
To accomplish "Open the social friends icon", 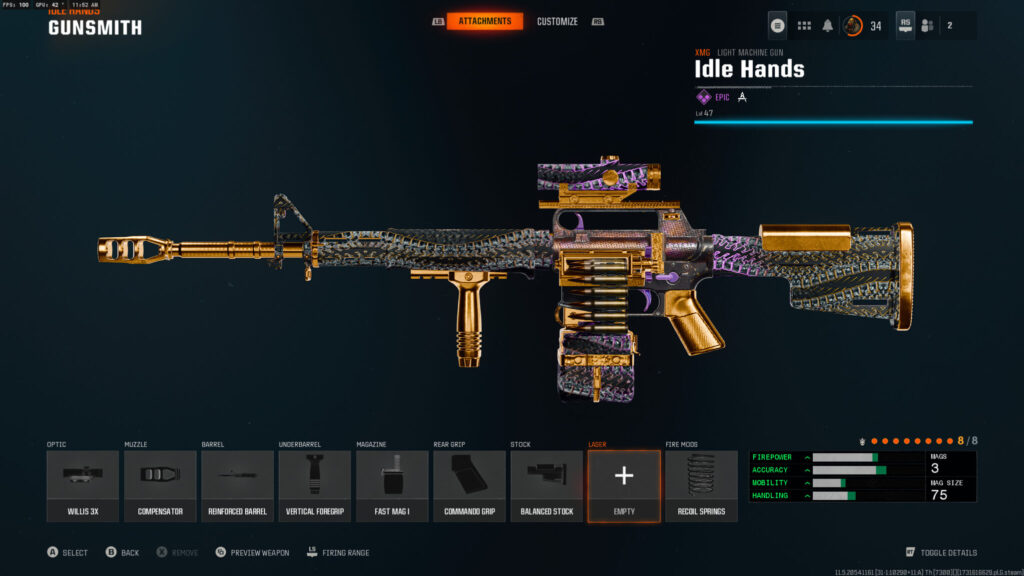I will click(927, 25).
